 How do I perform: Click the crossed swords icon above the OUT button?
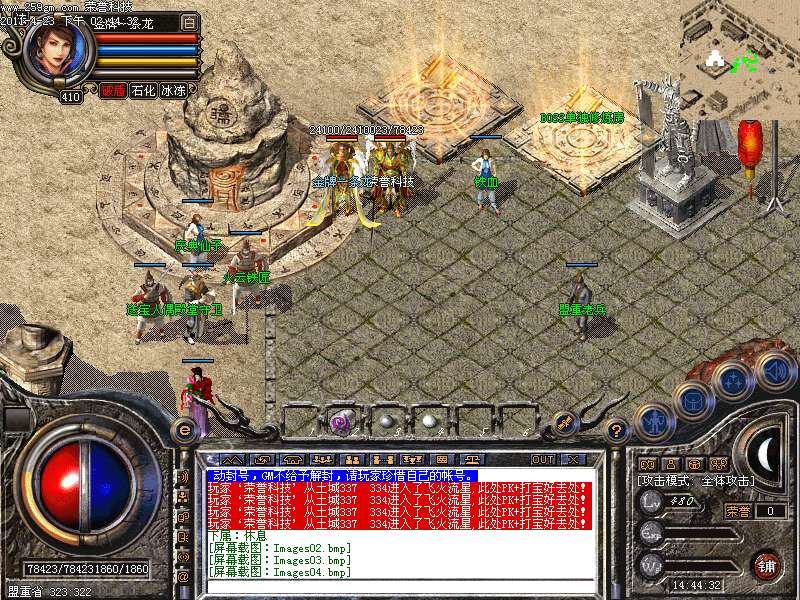tap(562, 422)
